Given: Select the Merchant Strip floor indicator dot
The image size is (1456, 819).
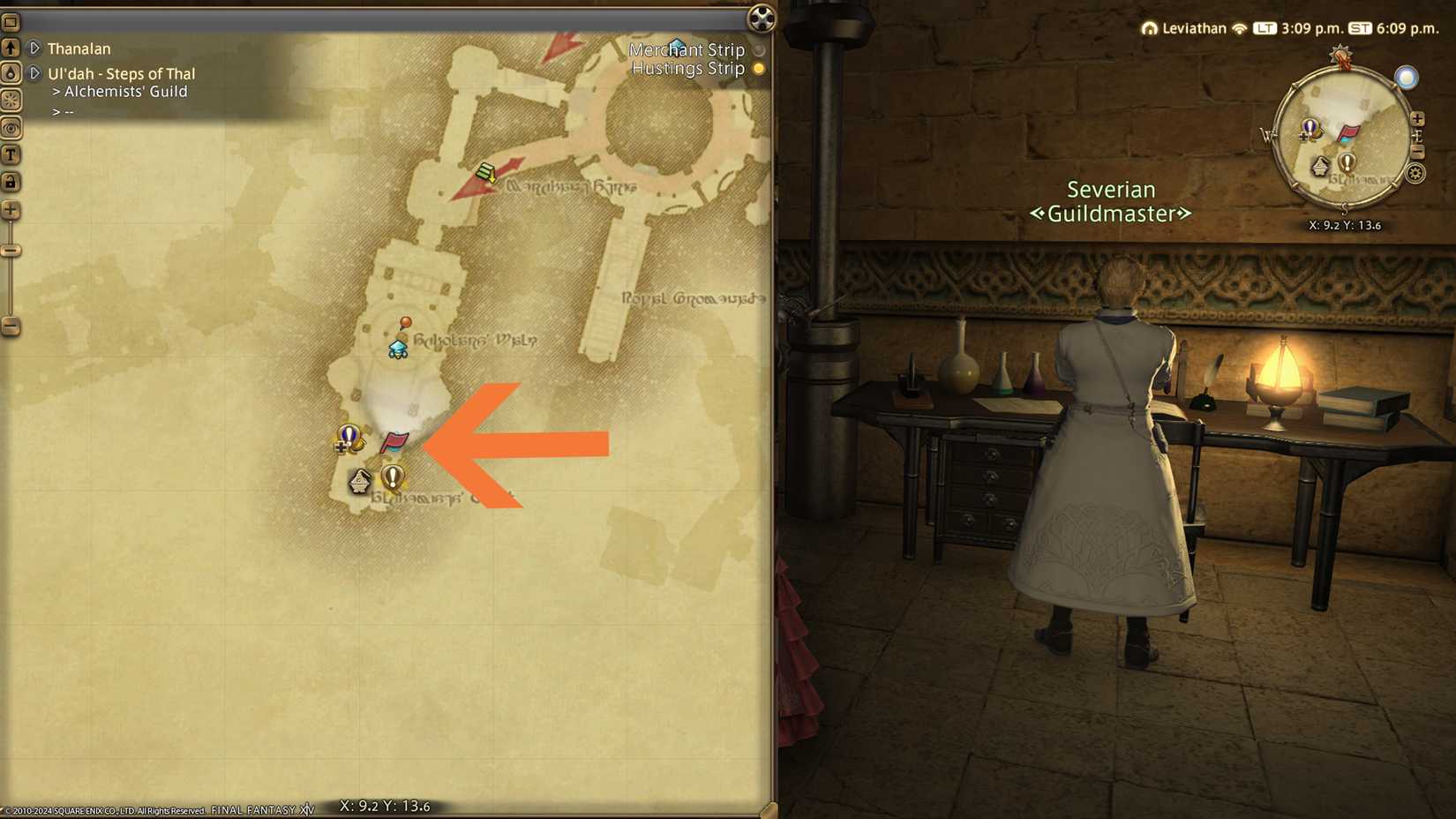Looking at the screenshot, I should tap(757, 49).
